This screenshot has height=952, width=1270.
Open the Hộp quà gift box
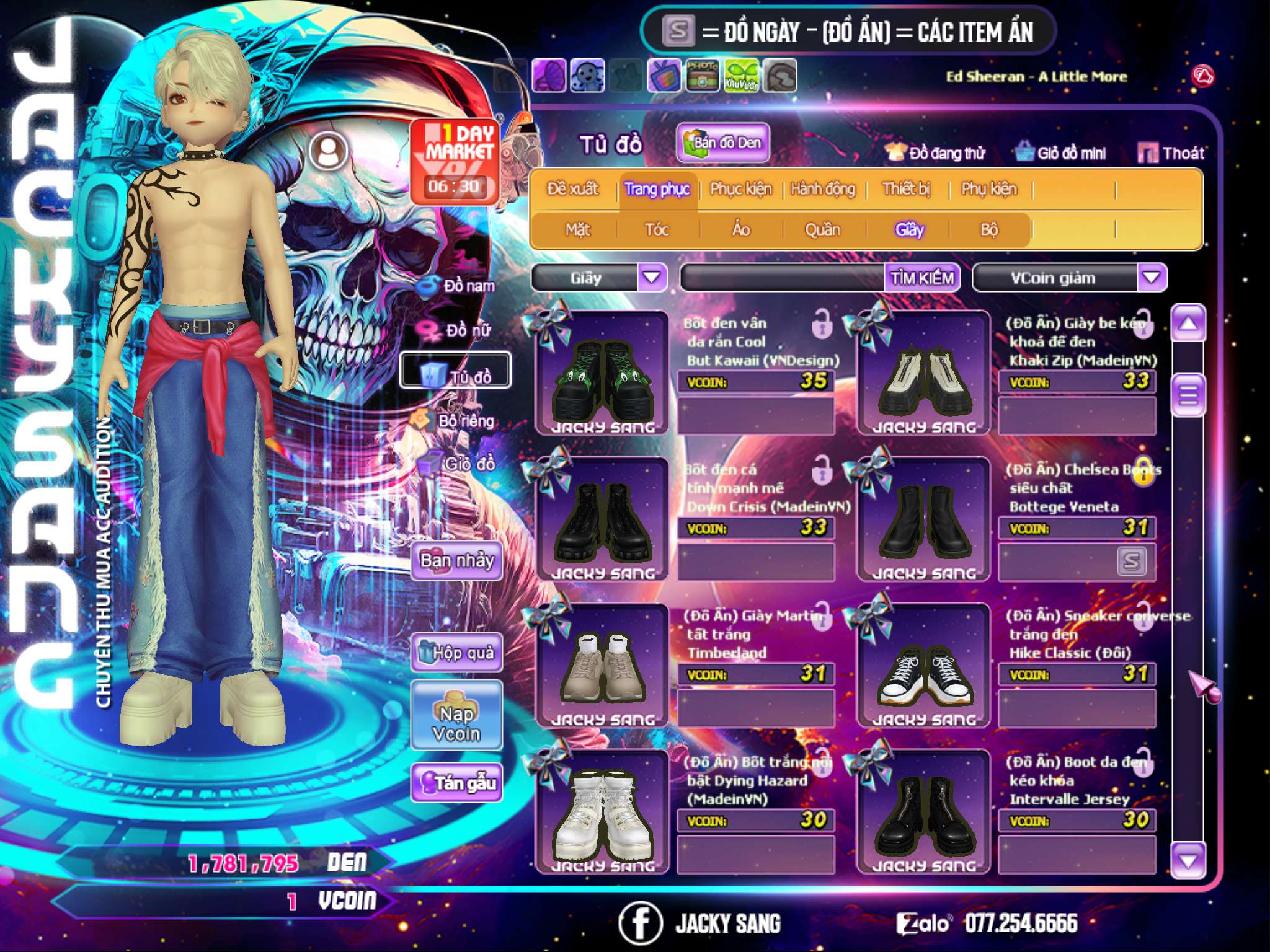click(x=456, y=653)
